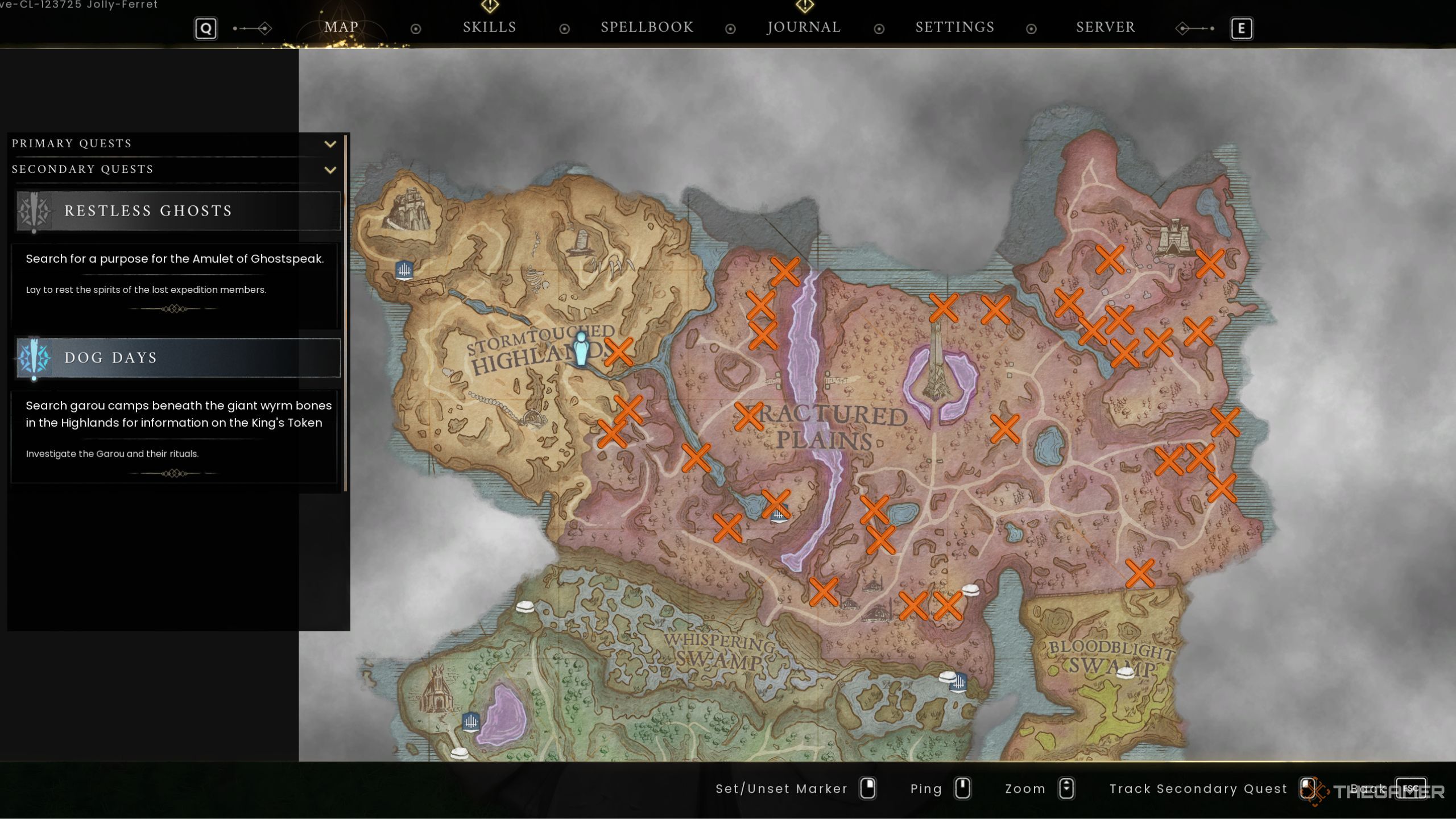Click the tower icon in Fractured Plains
The height and width of the screenshot is (819, 1456).
coord(937,364)
